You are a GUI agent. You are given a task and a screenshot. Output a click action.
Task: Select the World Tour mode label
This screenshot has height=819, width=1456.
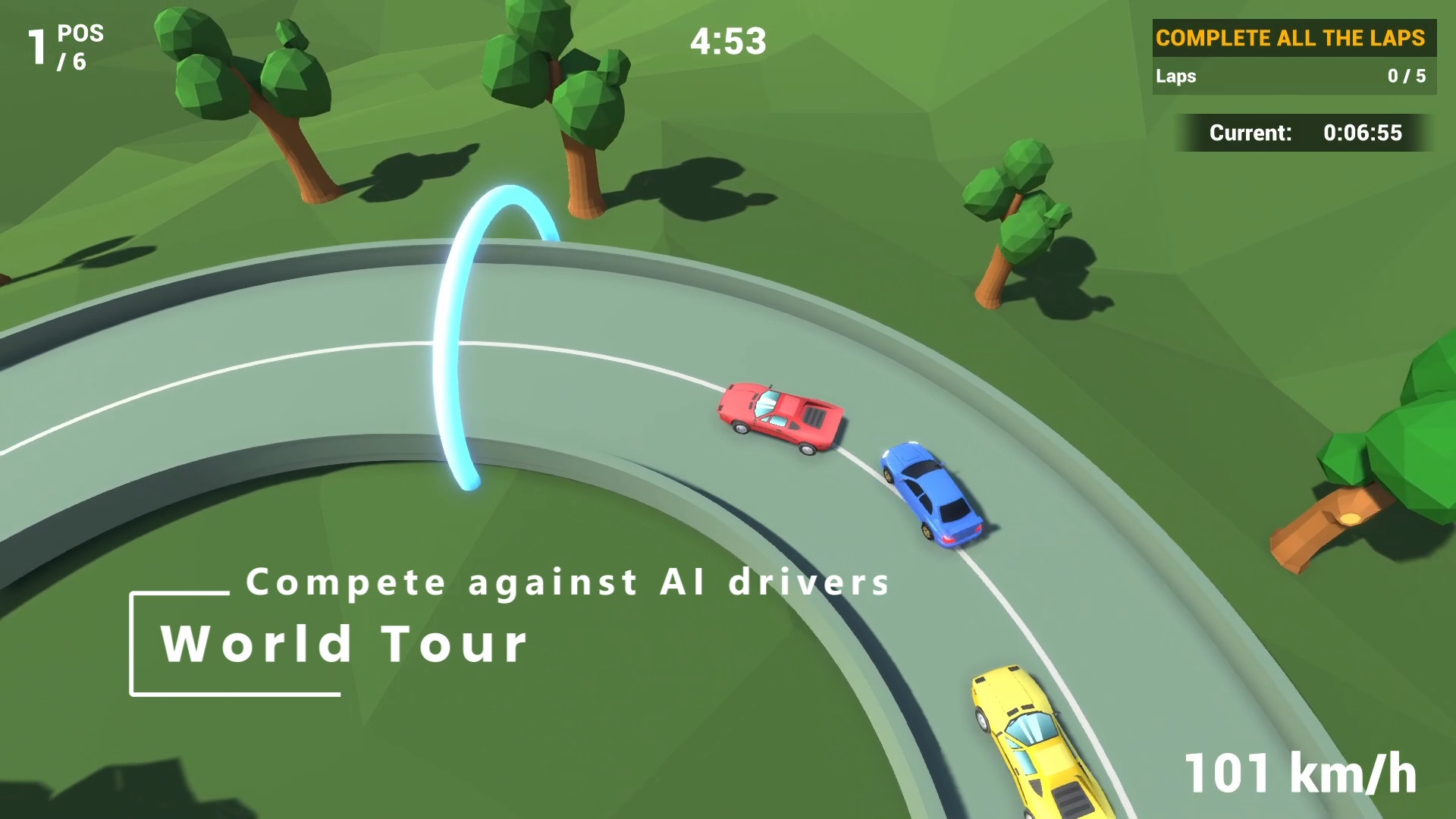click(345, 643)
